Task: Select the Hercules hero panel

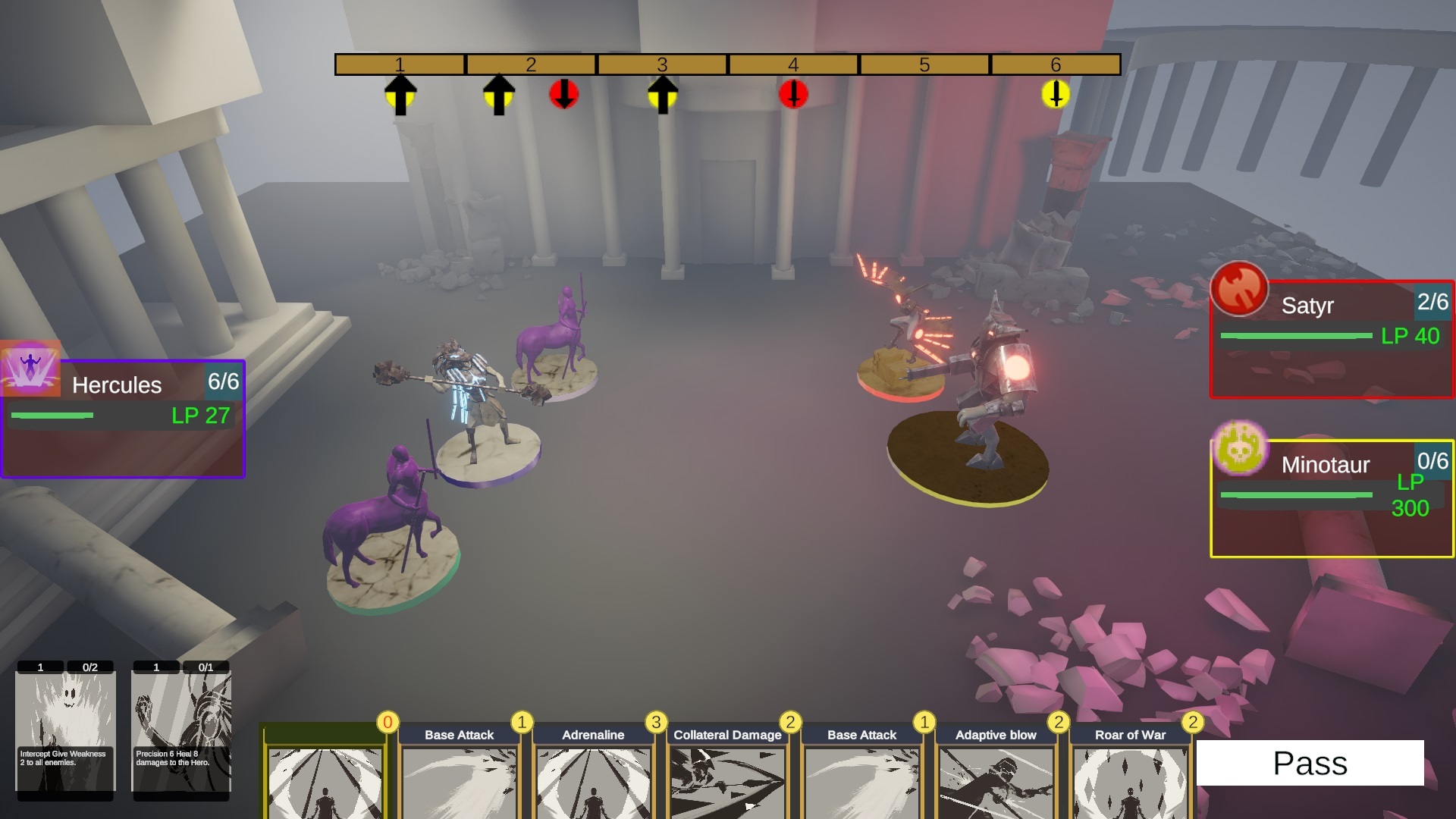Action: click(123, 419)
